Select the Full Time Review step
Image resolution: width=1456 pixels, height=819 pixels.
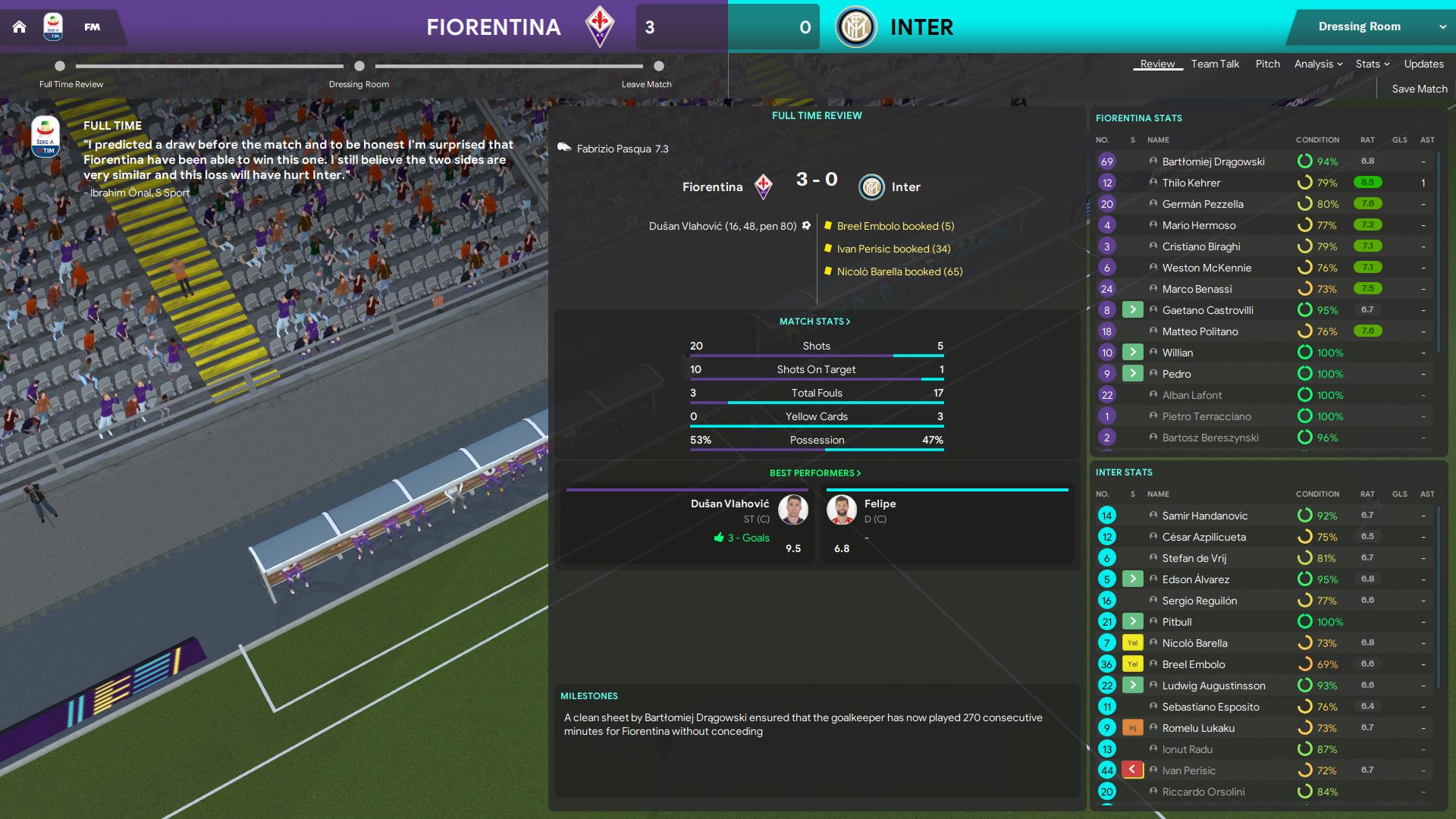coord(60,67)
